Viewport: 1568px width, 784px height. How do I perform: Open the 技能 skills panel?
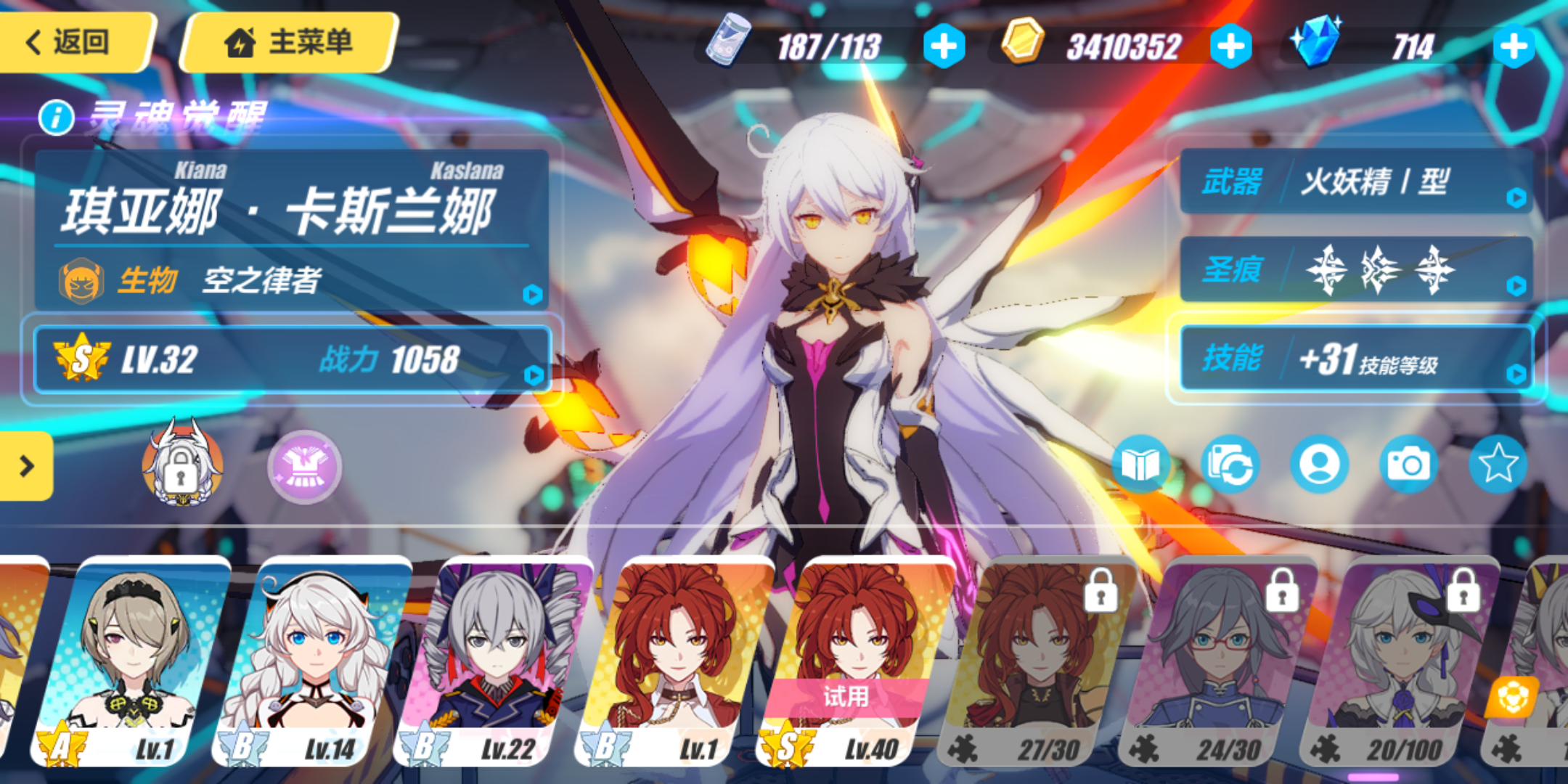click(1356, 359)
